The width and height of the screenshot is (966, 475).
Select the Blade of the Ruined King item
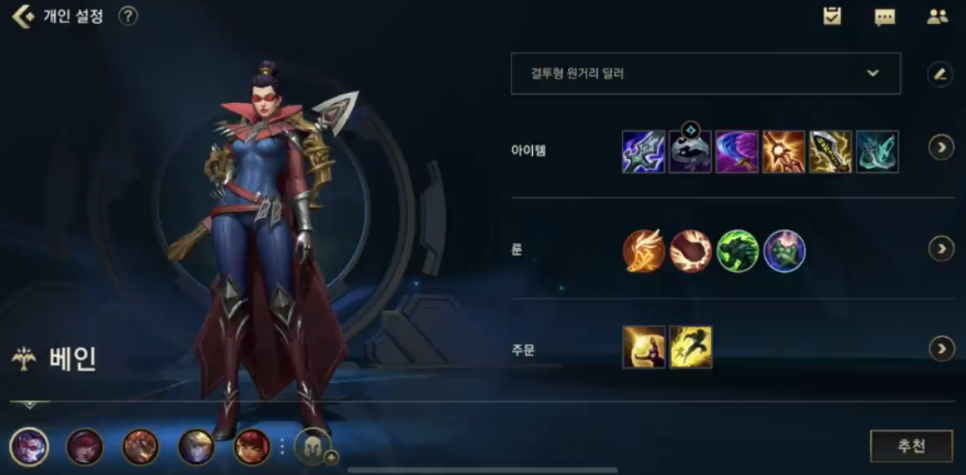tap(643, 151)
